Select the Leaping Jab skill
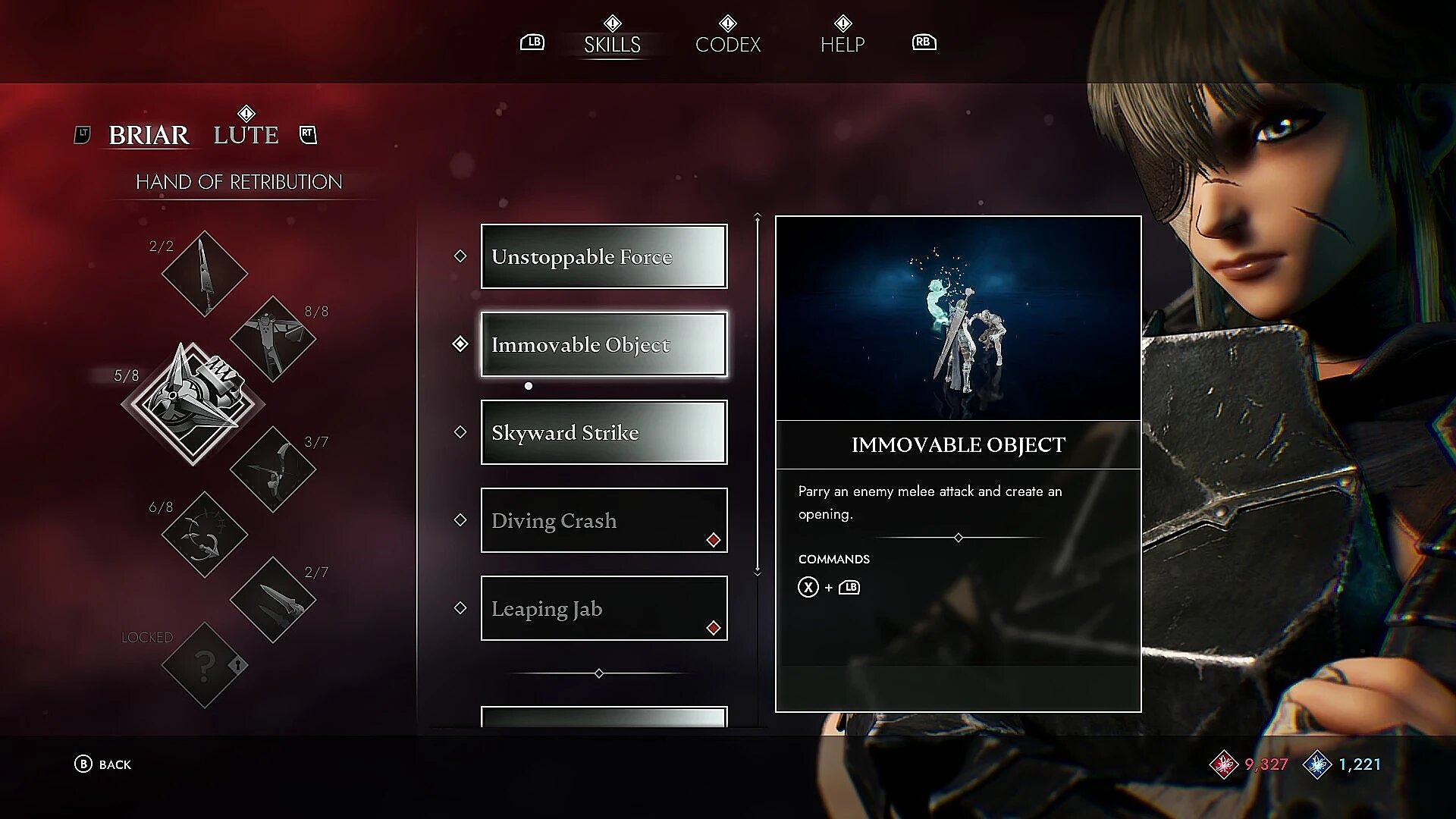Image resolution: width=1456 pixels, height=819 pixels. (x=604, y=608)
